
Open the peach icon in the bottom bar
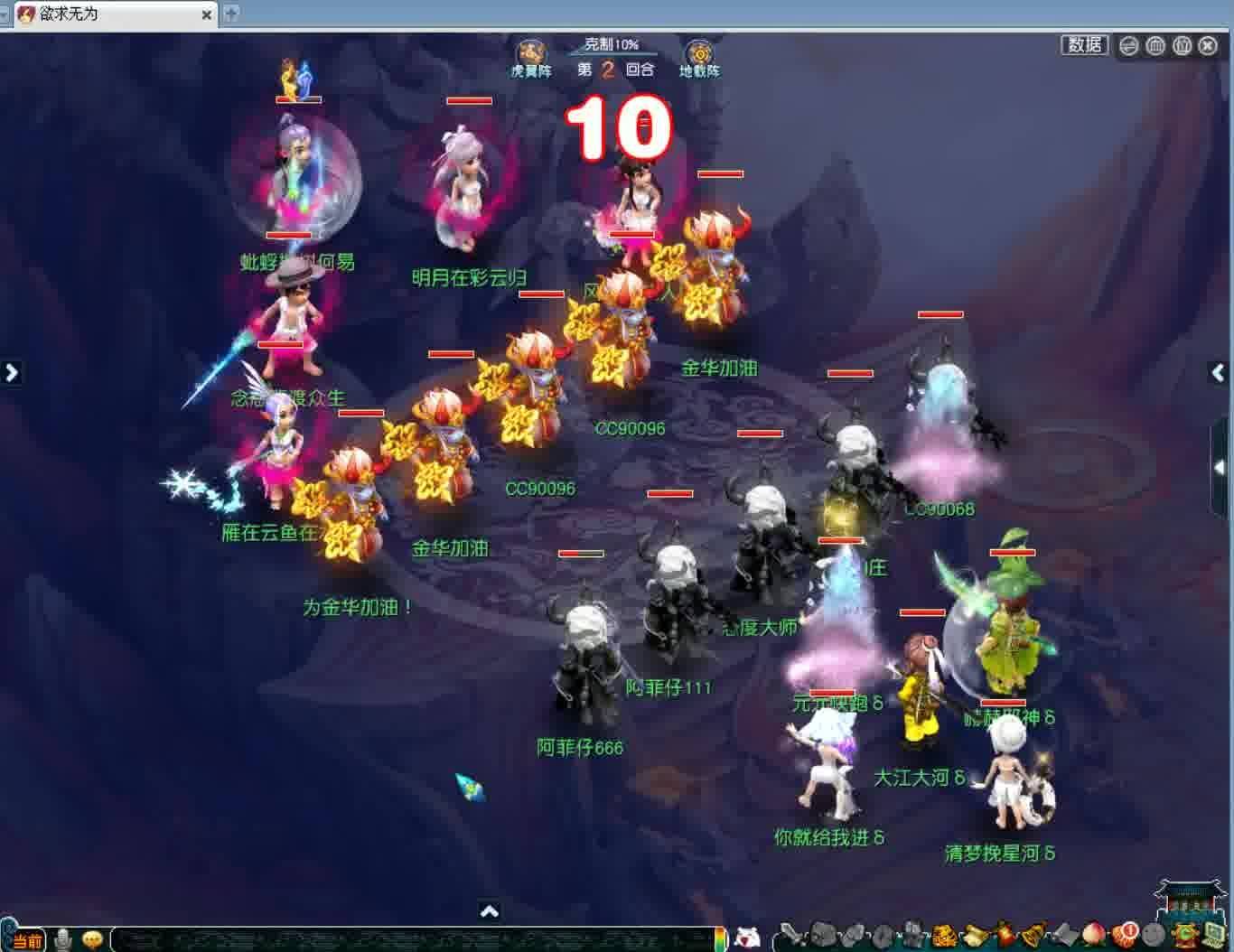tap(1093, 934)
